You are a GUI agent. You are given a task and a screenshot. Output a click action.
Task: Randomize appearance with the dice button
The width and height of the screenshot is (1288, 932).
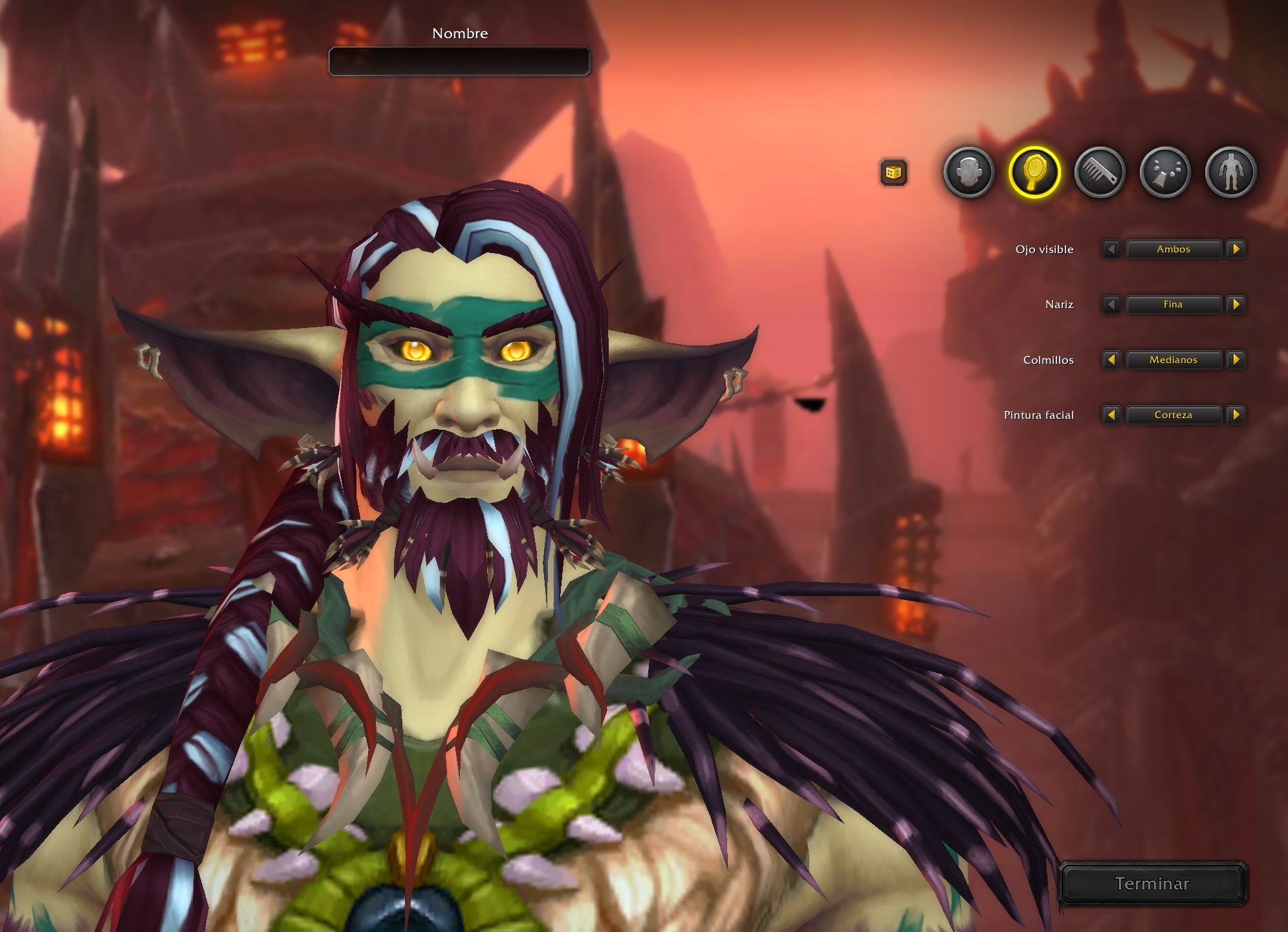pyautogui.click(x=893, y=173)
